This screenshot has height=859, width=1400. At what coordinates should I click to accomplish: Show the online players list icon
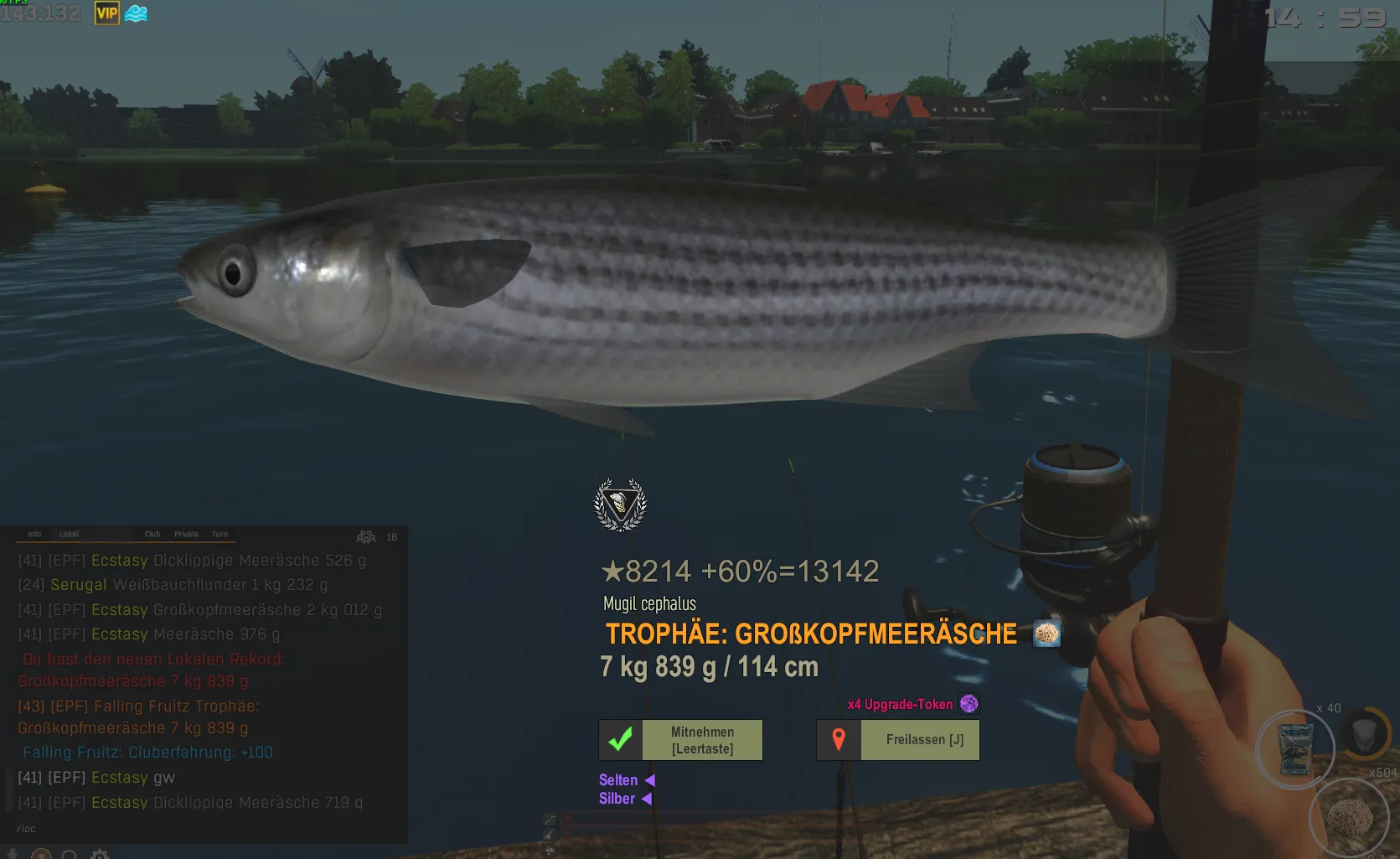366,536
